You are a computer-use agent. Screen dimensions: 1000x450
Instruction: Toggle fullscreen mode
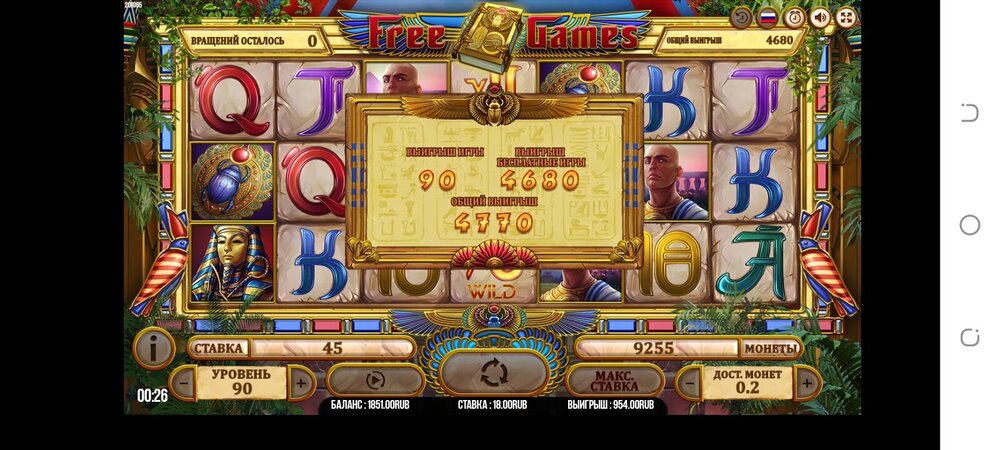point(846,17)
